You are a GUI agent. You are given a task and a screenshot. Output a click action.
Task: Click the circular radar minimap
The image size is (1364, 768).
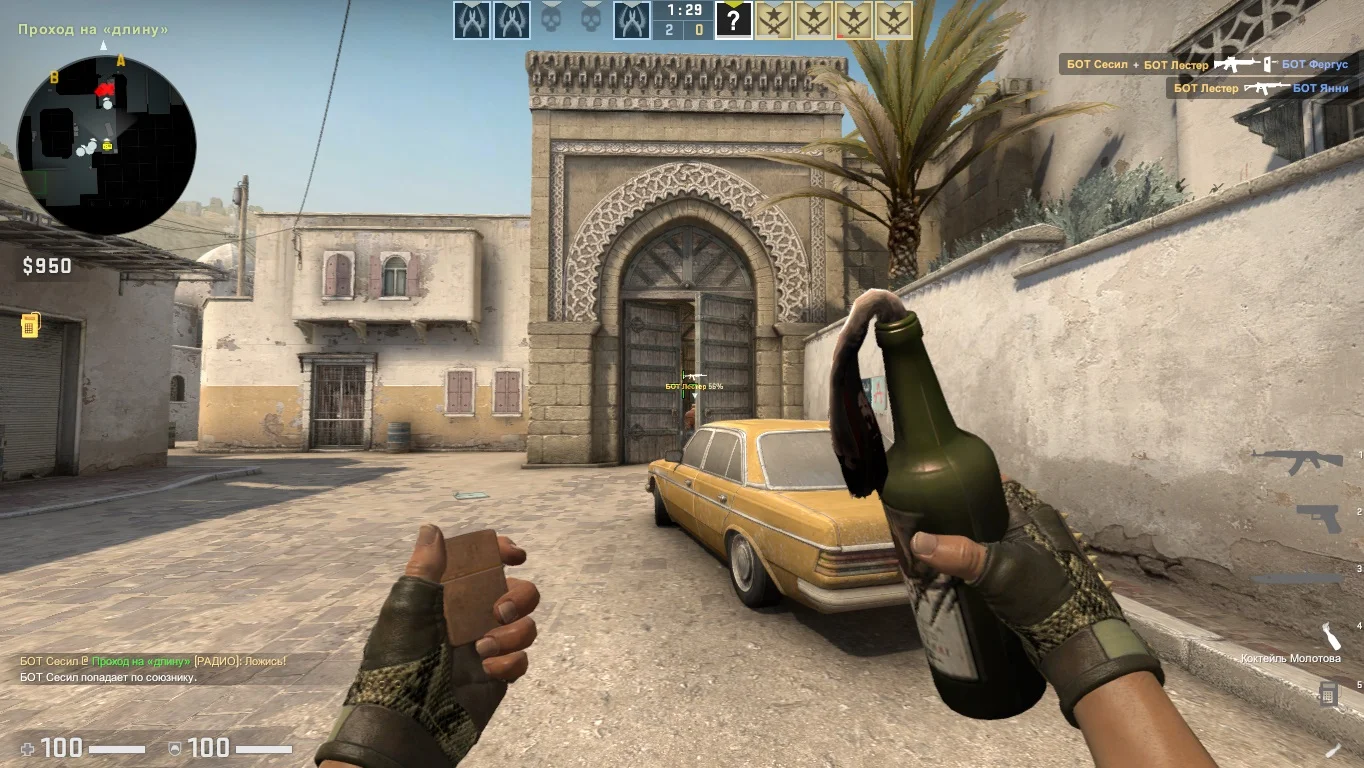[106, 145]
